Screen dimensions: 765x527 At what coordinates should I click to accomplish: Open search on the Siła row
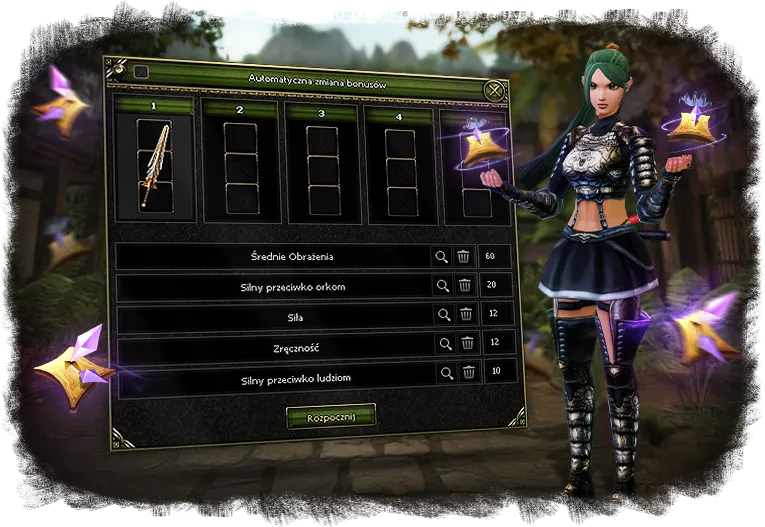pos(443,315)
